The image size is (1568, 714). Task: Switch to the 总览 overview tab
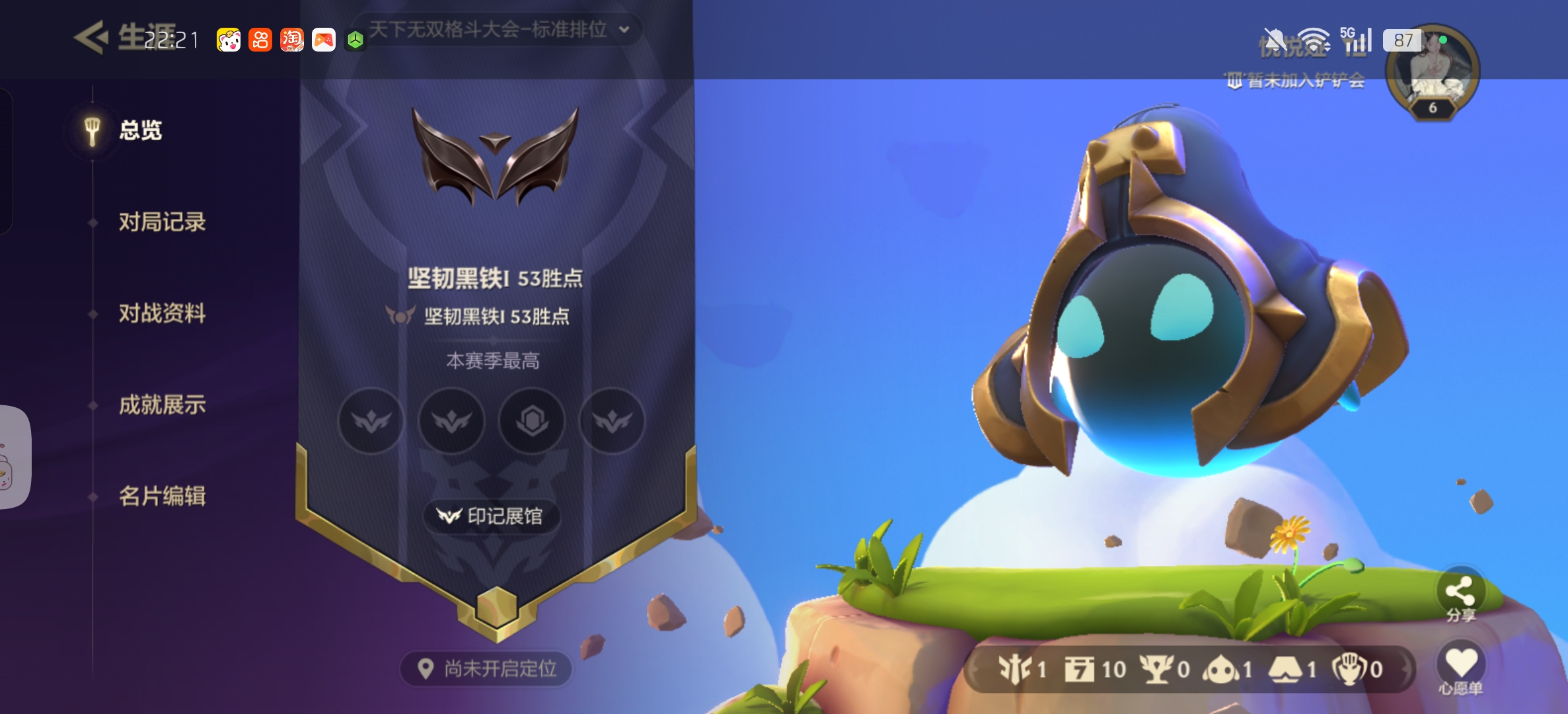(140, 130)
